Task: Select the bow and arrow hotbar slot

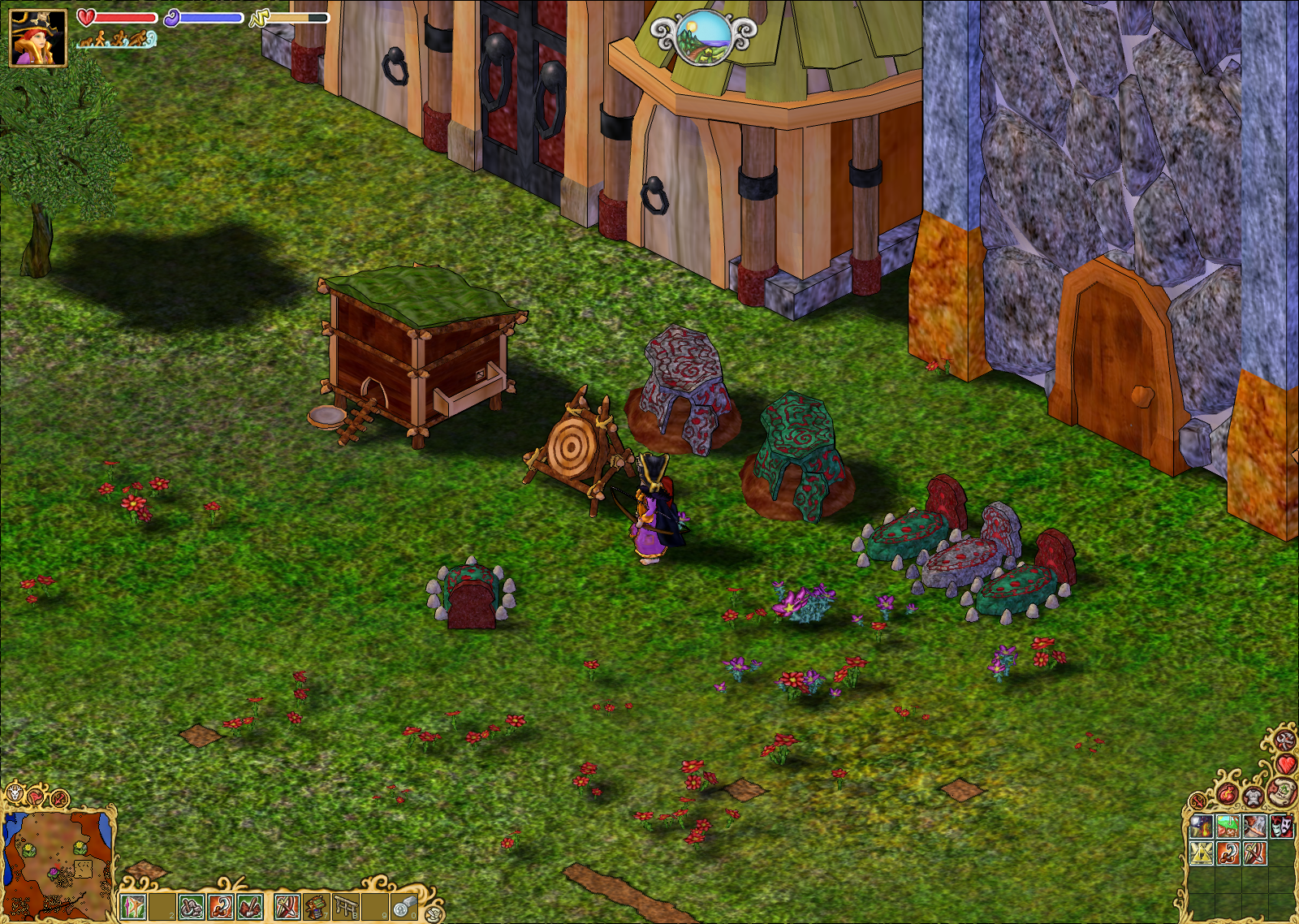Action: click(287, 906)
